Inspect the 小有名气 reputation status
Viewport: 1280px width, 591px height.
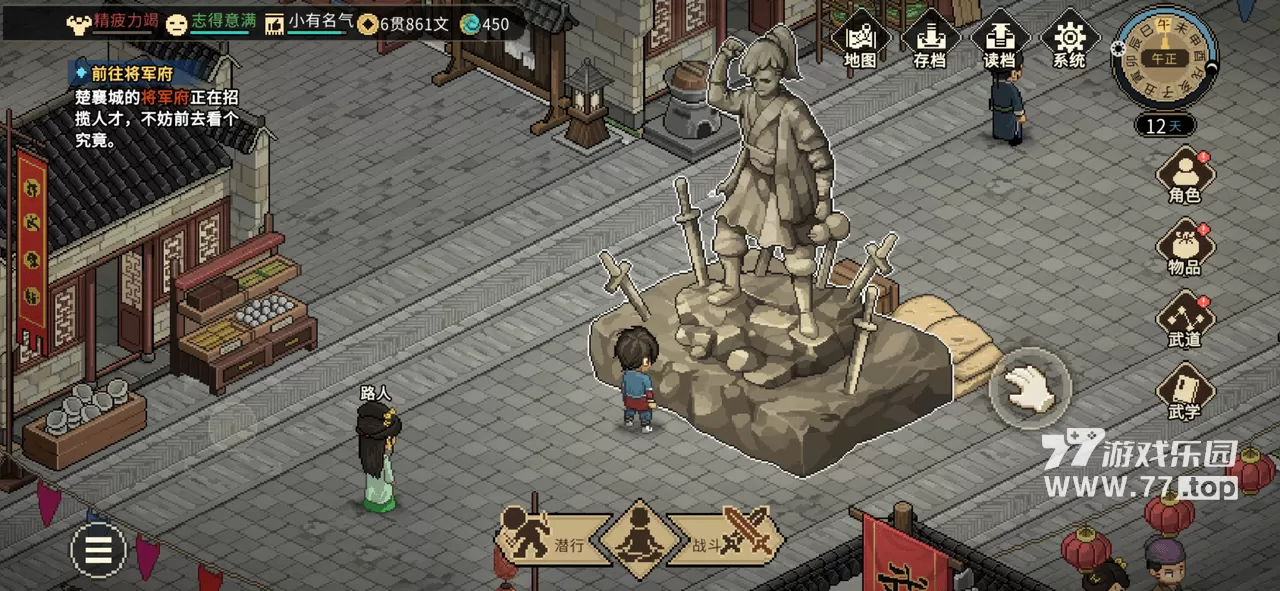click(x=309, y=23)
